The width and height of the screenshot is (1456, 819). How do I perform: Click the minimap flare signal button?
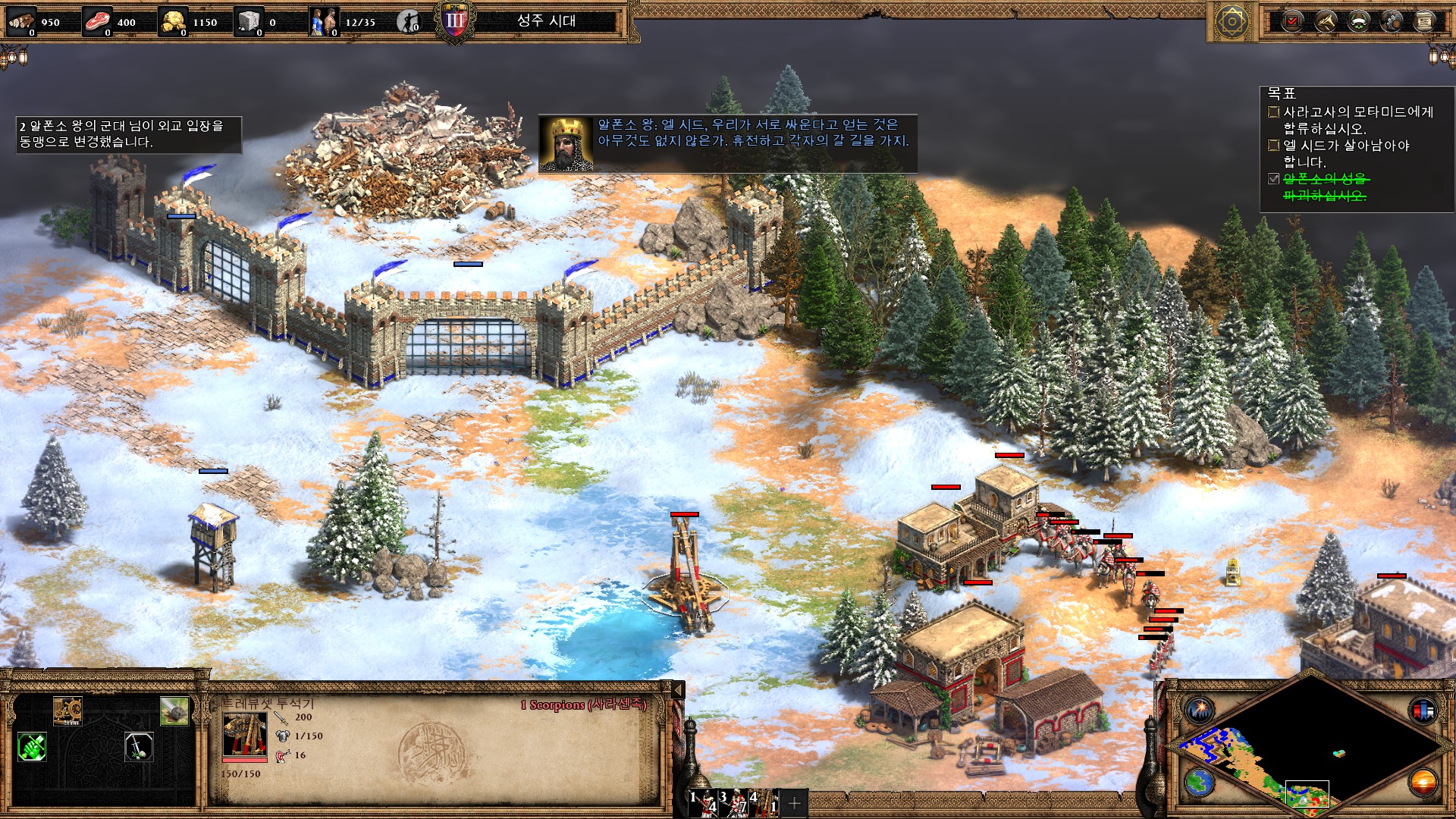tap(1200, 711)
